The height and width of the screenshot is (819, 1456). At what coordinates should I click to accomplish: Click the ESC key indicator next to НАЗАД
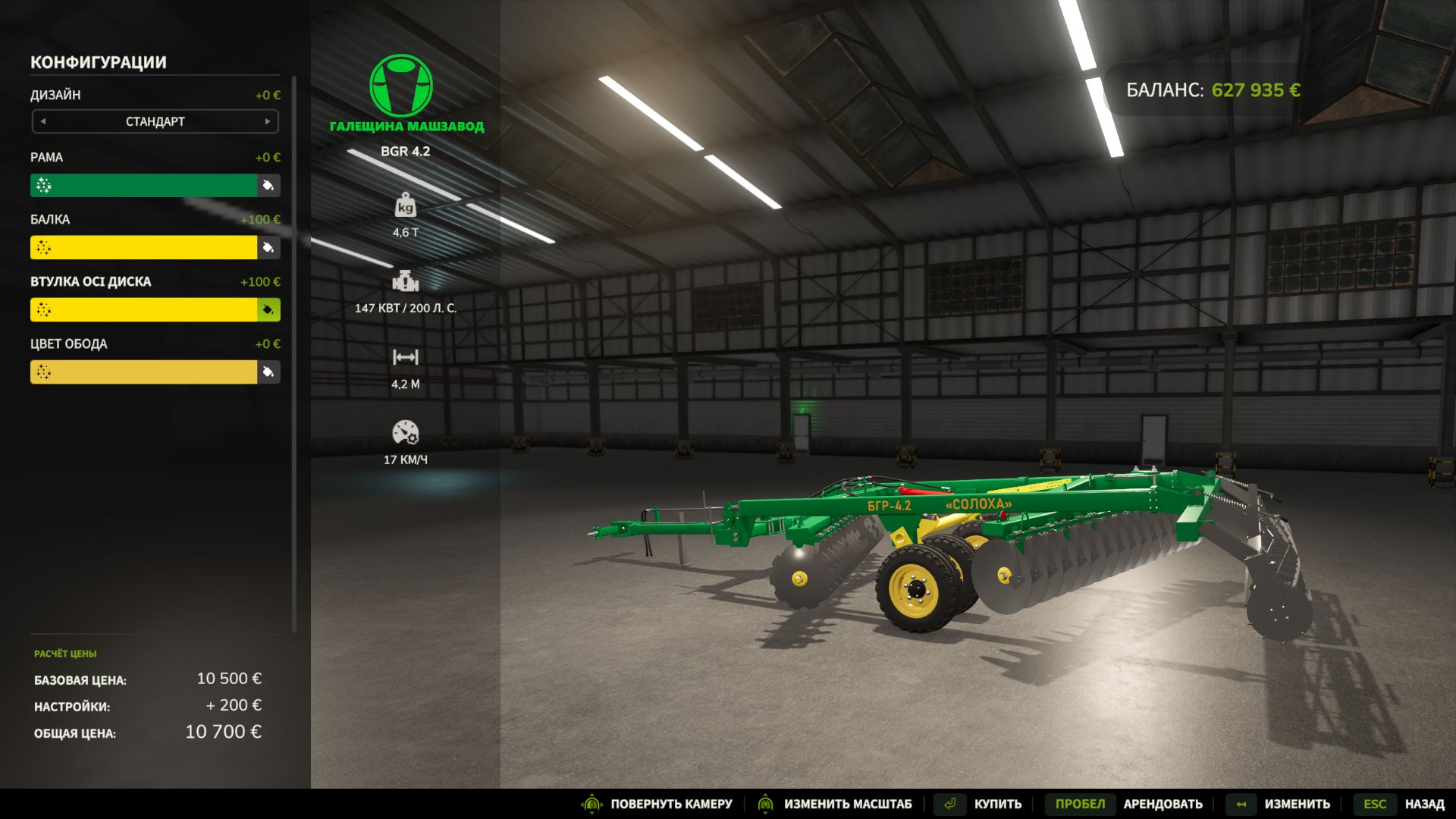click(x=1375, y=803)
